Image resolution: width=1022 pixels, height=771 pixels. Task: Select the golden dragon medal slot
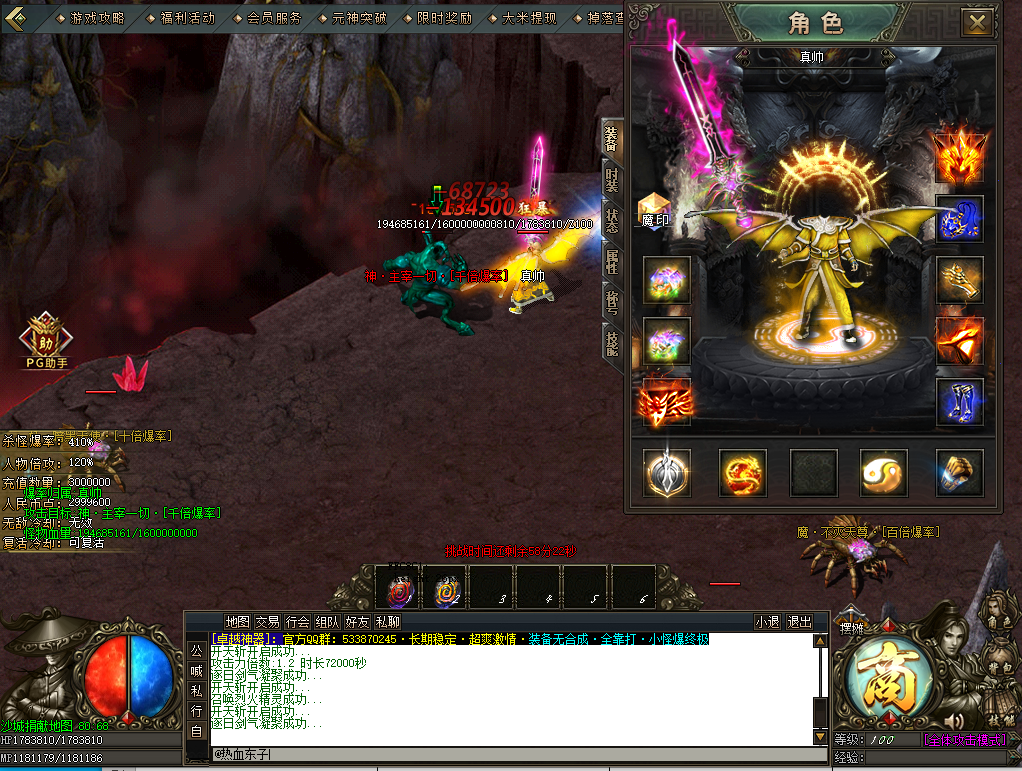[742, 473]
